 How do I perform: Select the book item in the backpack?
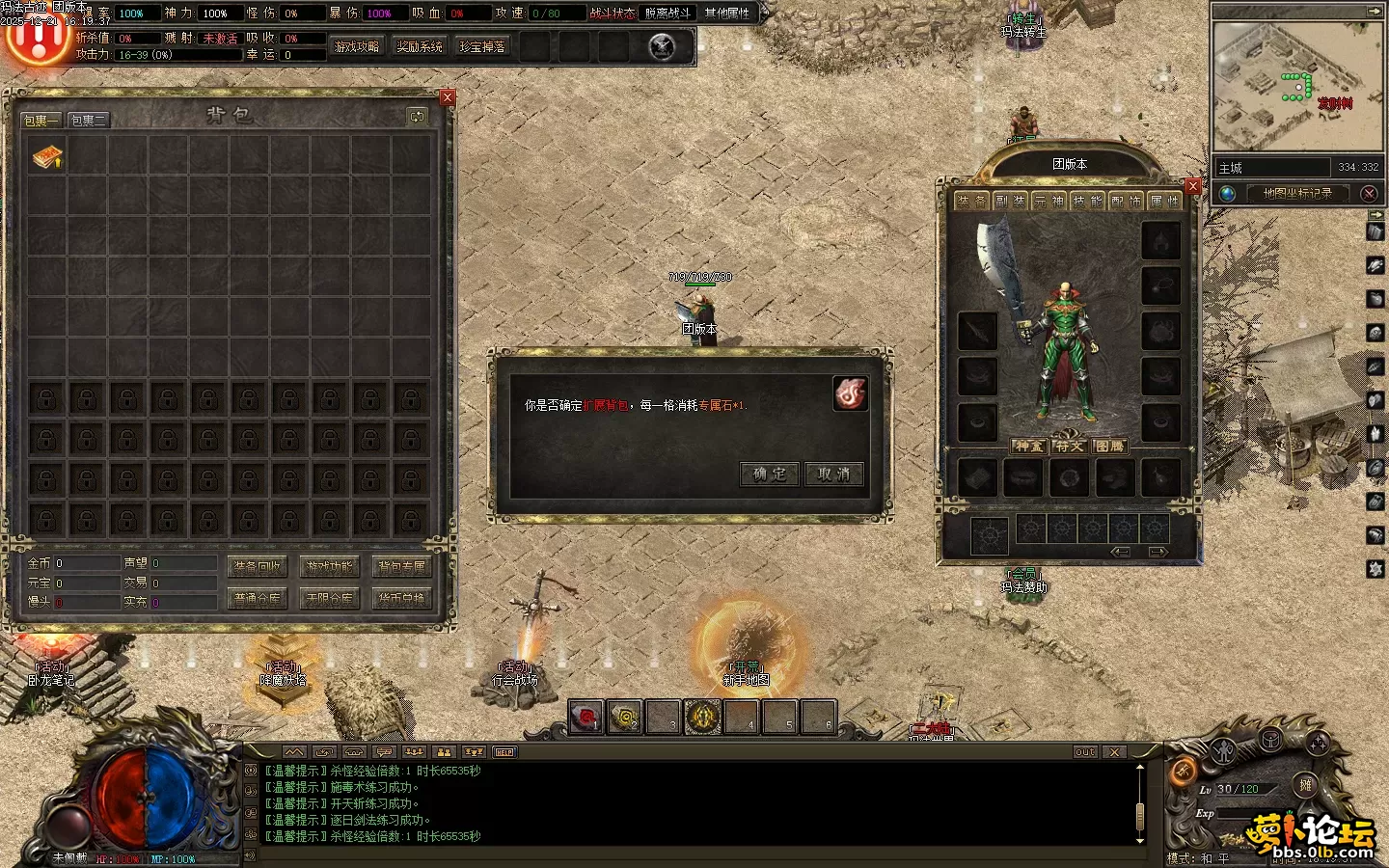(46, 156)
